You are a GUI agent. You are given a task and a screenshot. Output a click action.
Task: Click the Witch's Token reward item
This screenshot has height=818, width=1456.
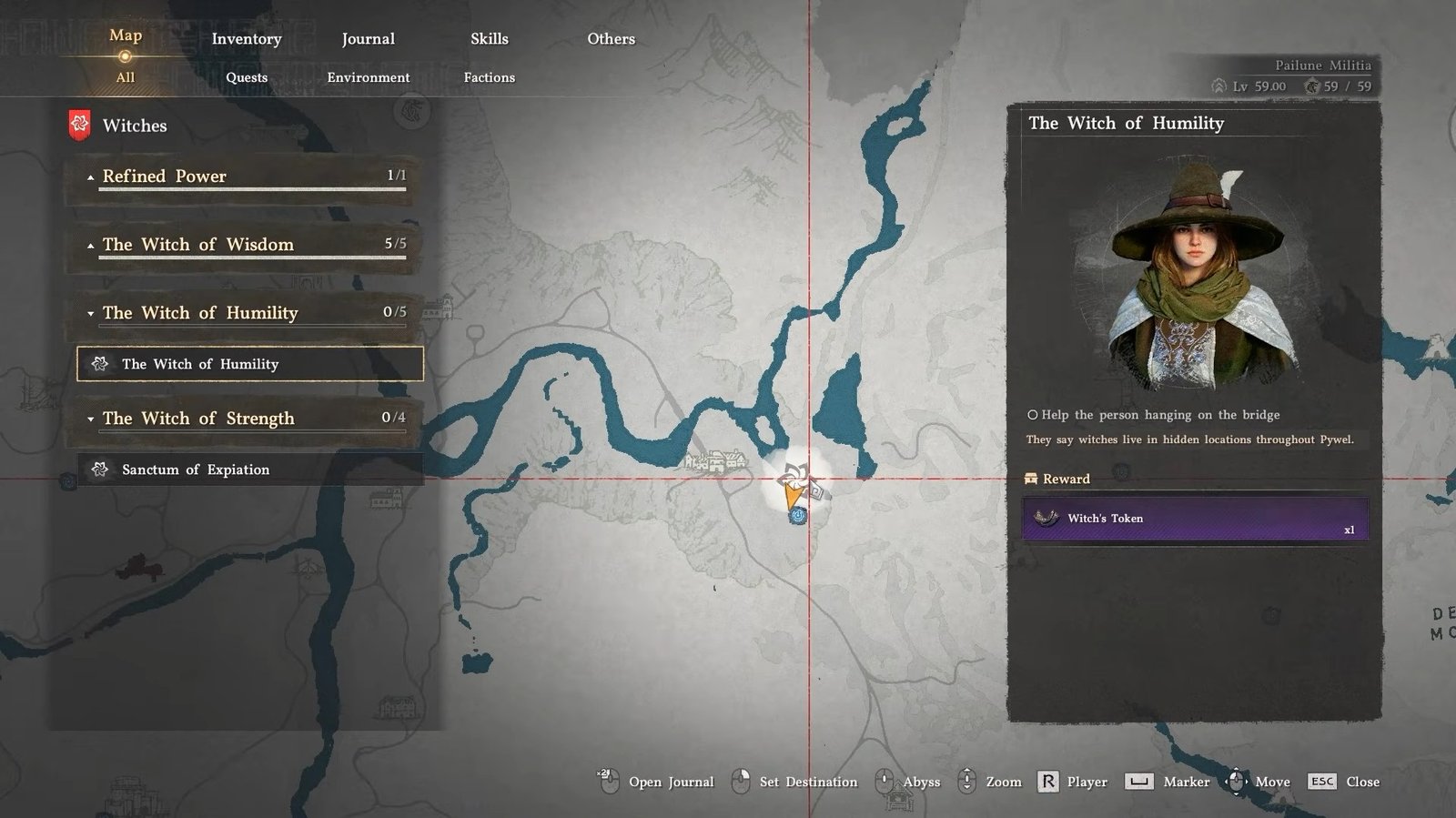[x=1195, y=519]
